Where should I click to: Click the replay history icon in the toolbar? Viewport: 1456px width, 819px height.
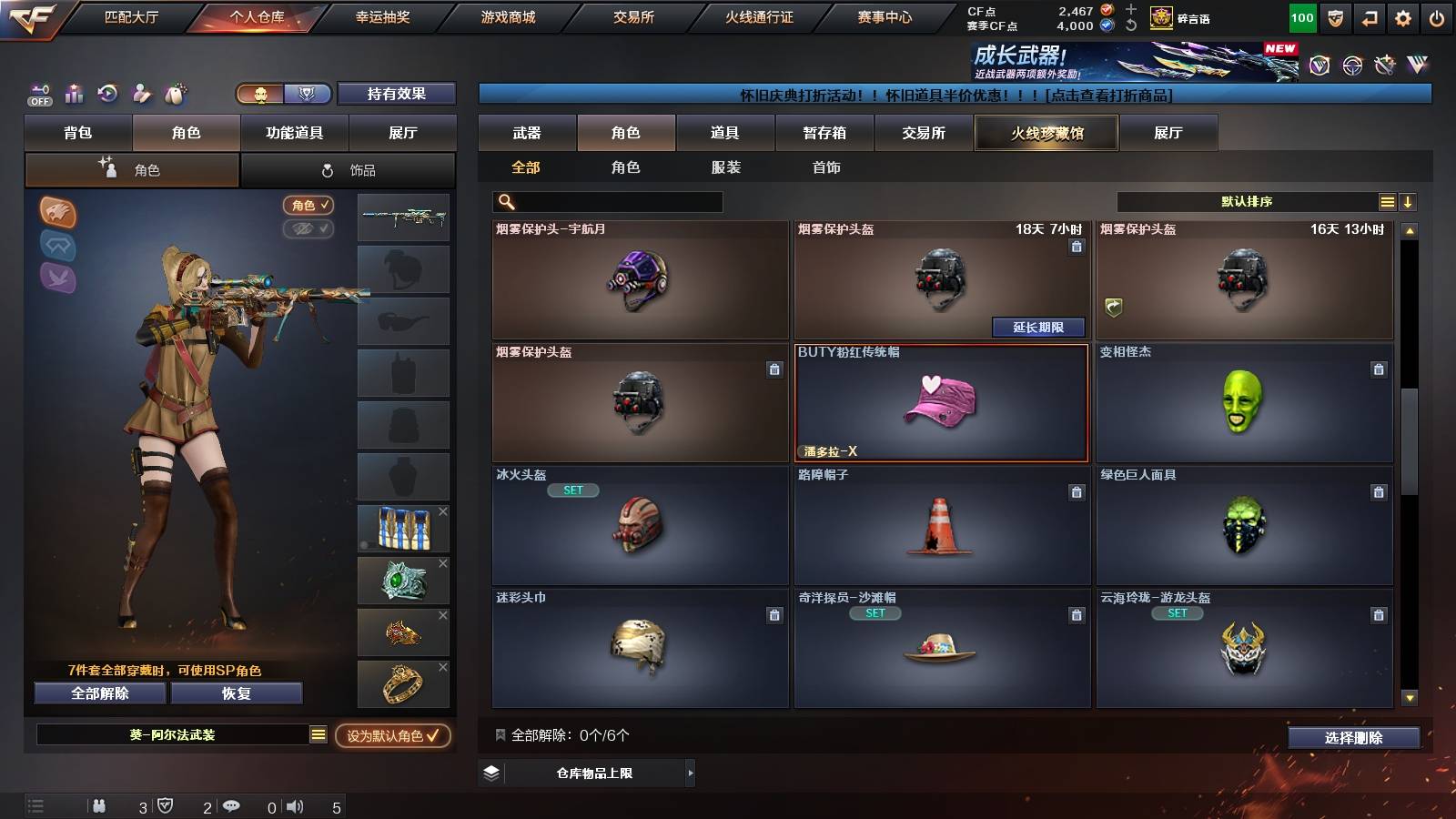[108, 94]
